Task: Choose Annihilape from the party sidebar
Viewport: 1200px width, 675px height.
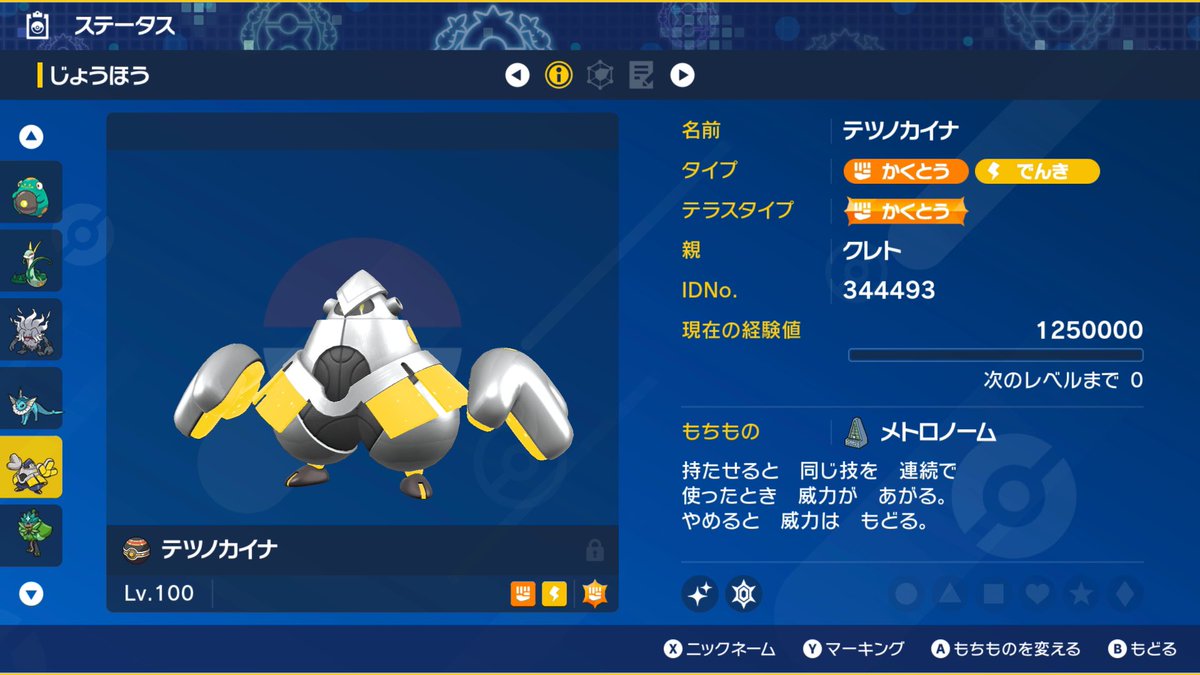Action: (x=31, y=330)
